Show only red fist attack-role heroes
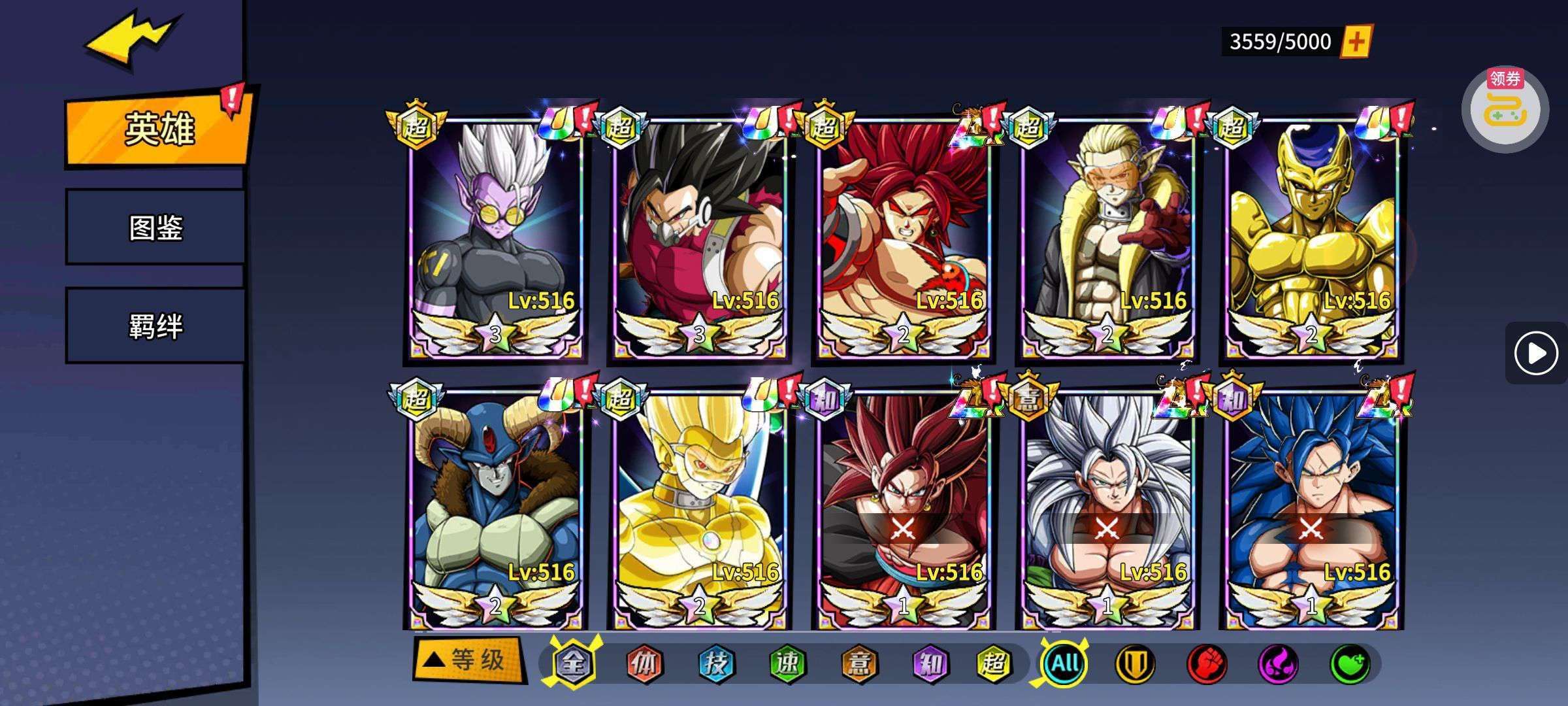 1207,664
